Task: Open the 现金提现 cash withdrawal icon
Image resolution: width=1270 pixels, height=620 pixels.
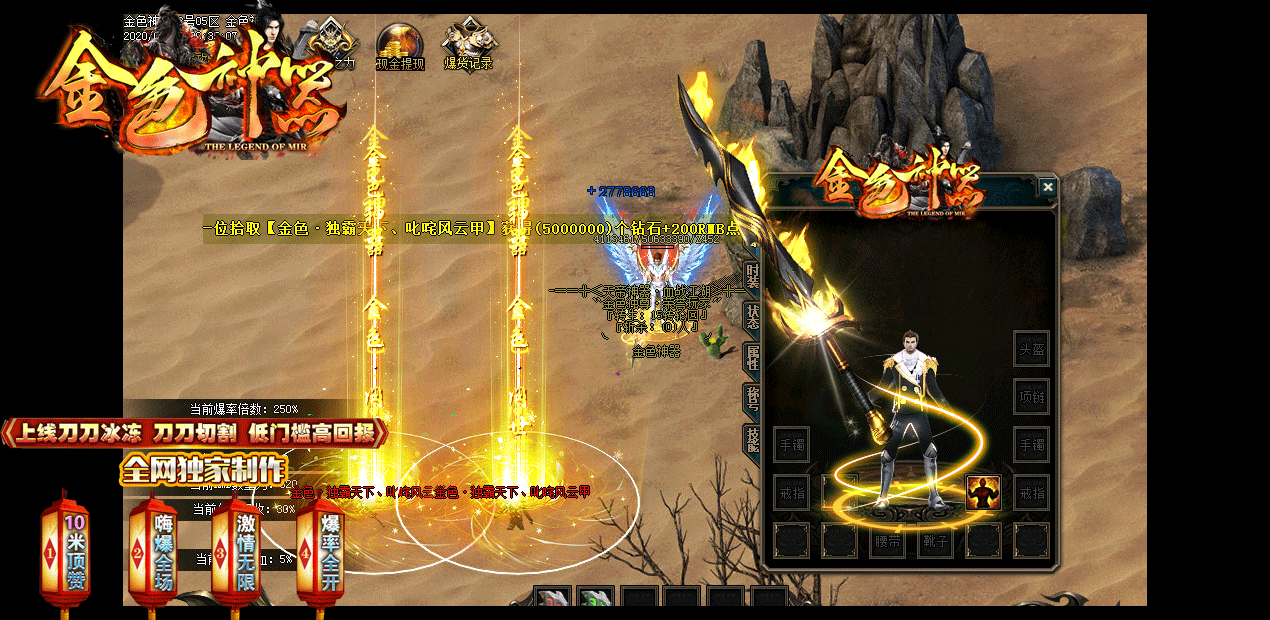Action: [400, 46]
